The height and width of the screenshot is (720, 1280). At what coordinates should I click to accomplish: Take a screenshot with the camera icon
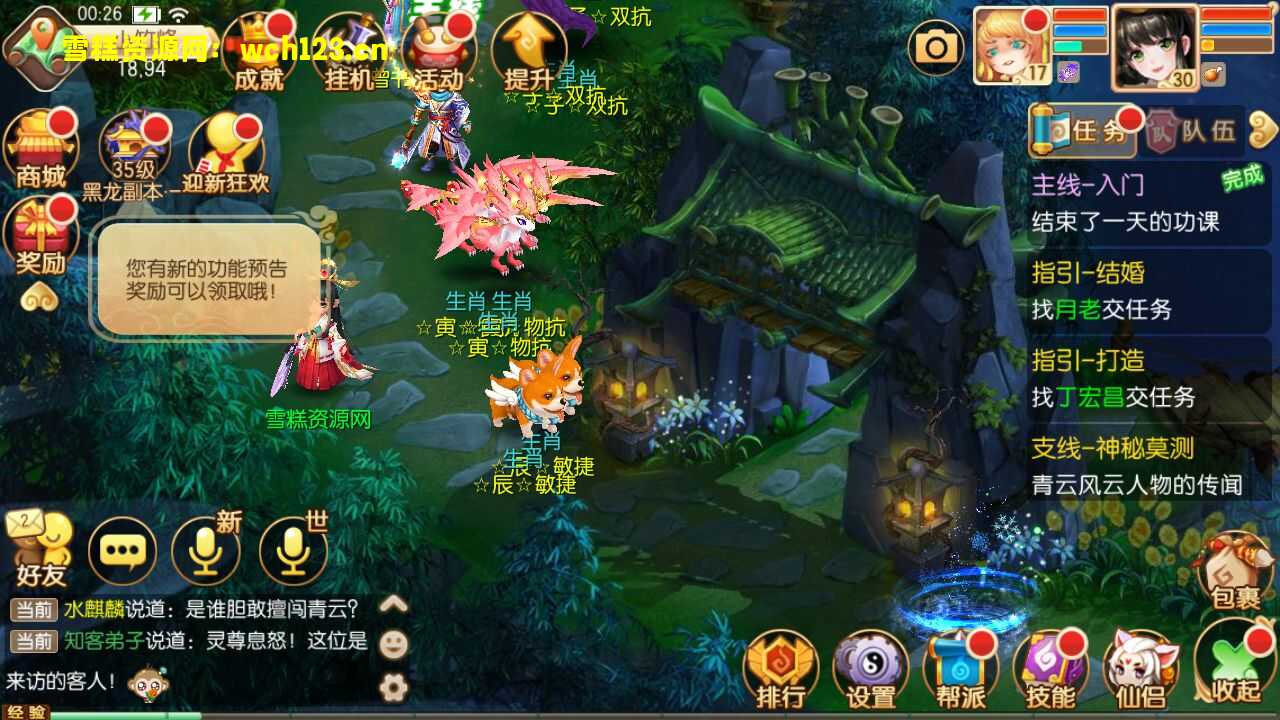[937, 46]
